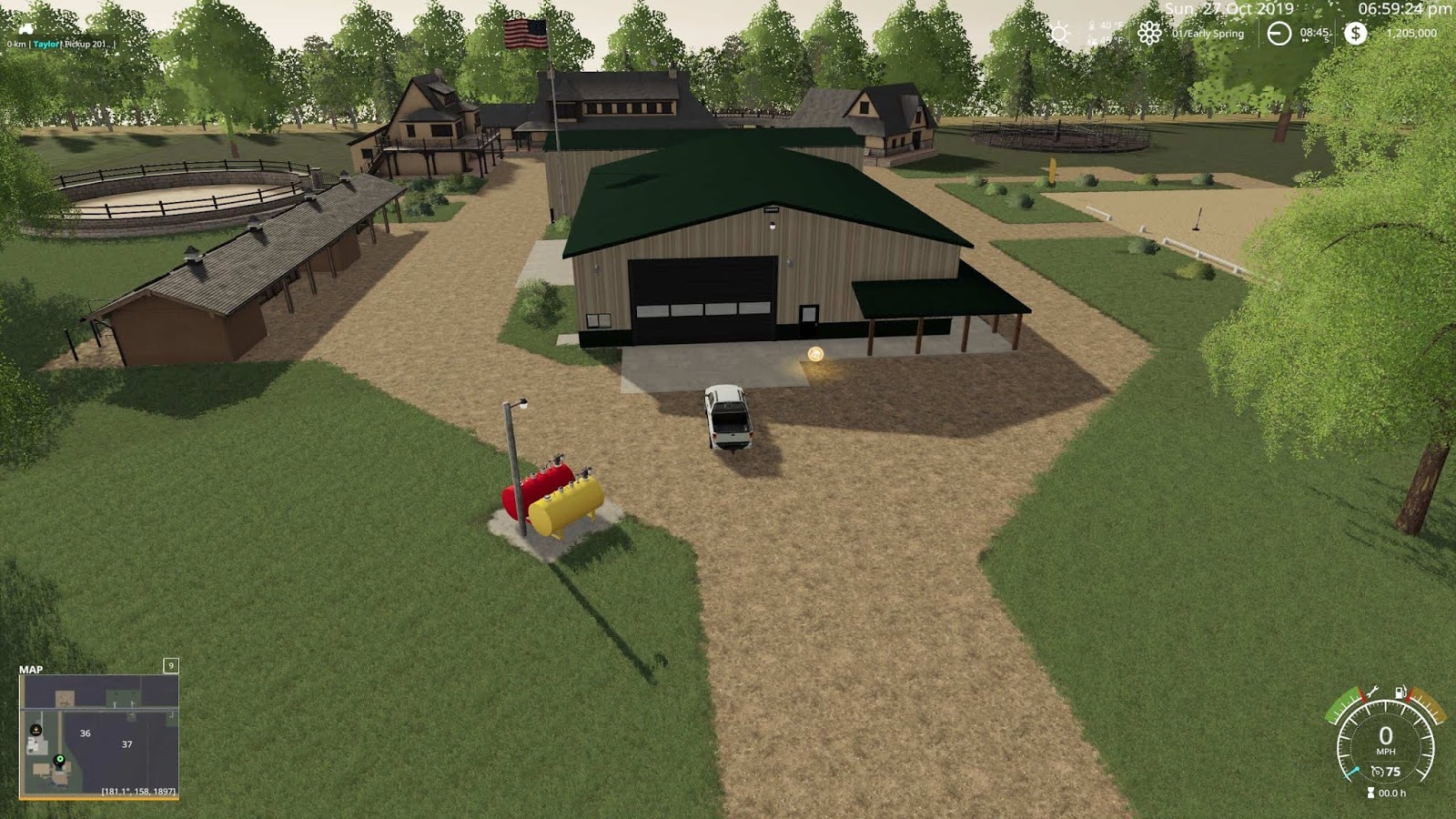Expand the truncated Pickup 201.. vehicle name
The height and width of the screenshot is (819, 1456).
(x=87, y=45)
